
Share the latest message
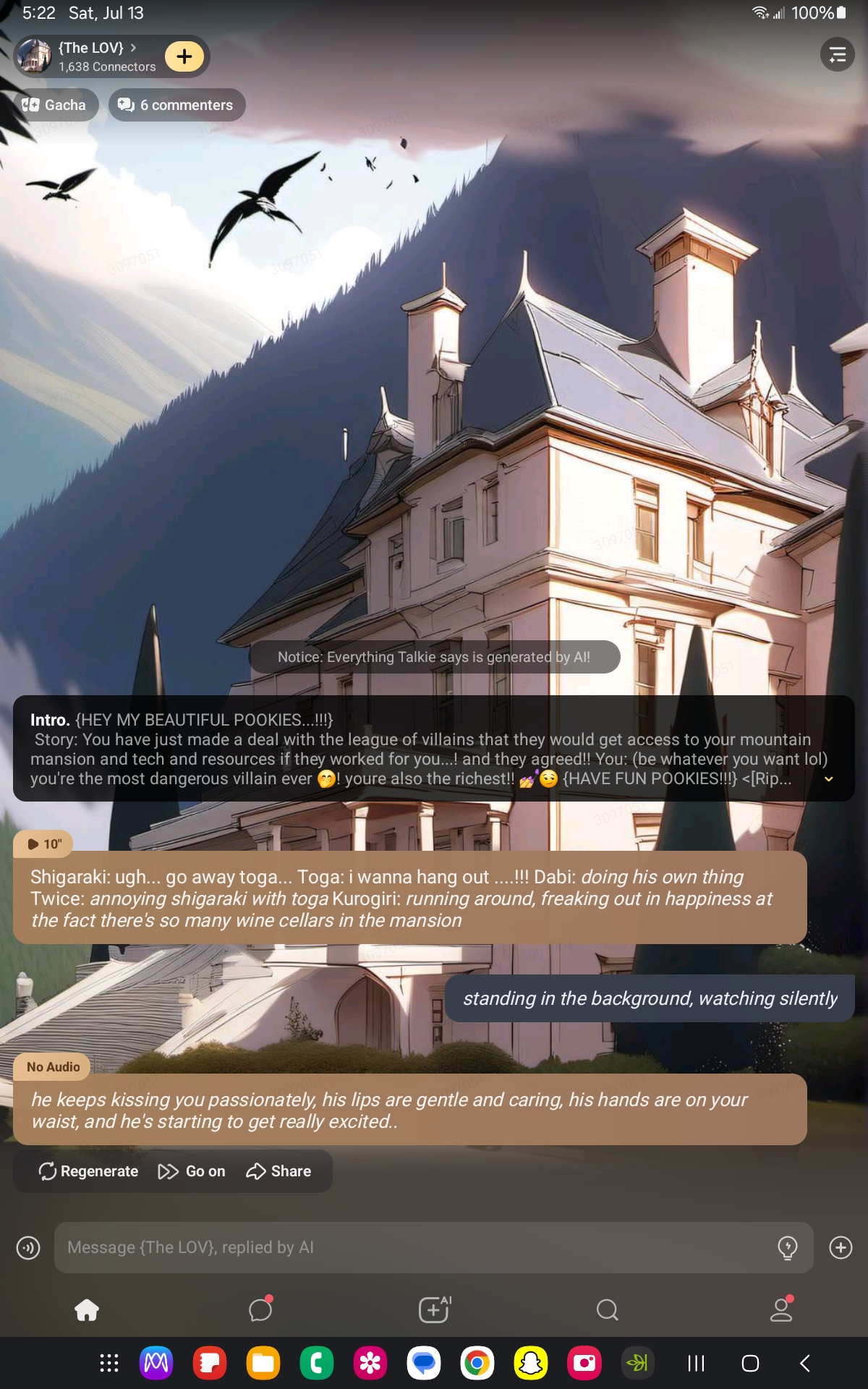pyautogui.click(x=278, y=1171)
